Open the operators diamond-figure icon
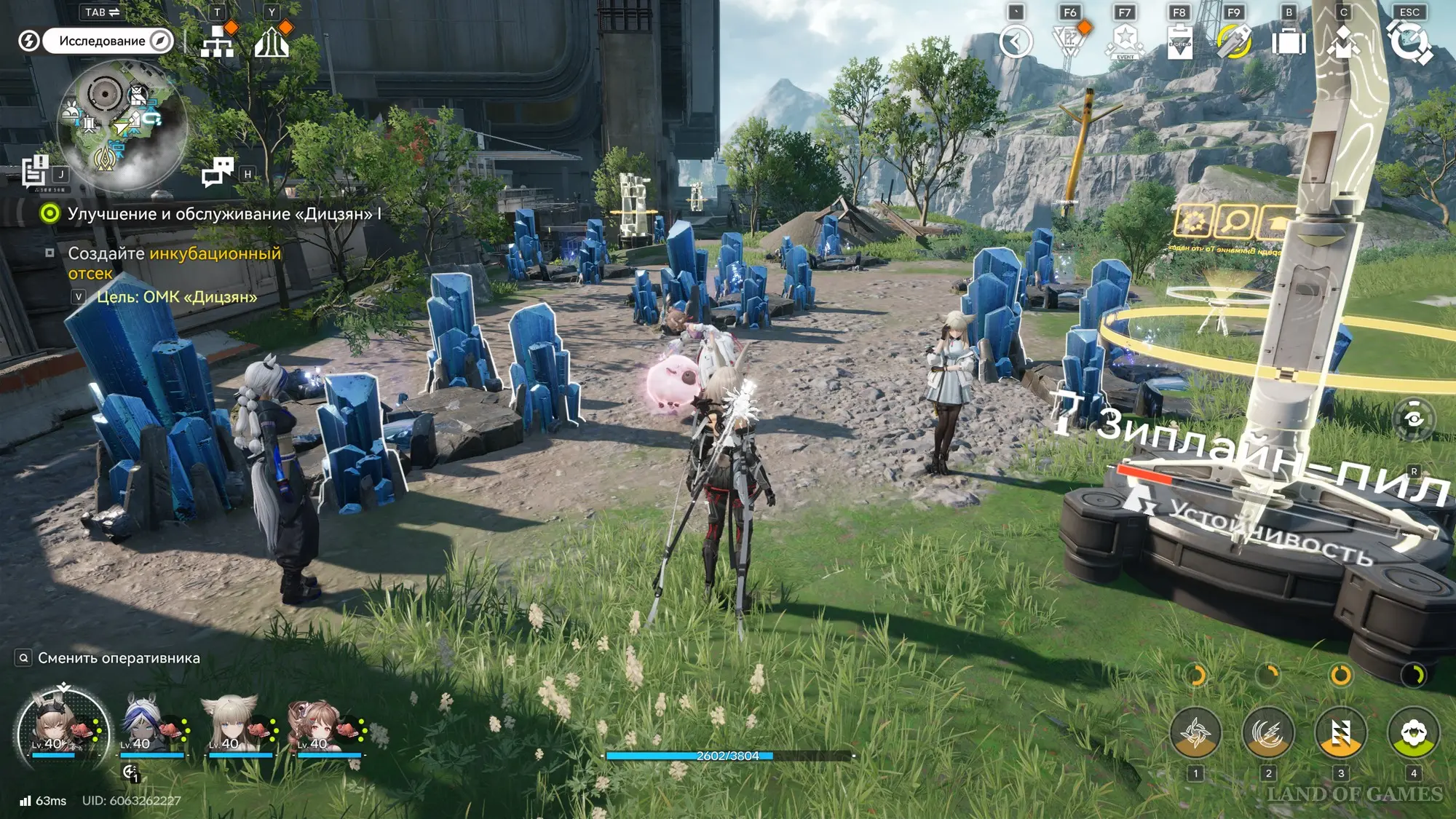This screenshot has width=1456, height=819. (1343, 41)
